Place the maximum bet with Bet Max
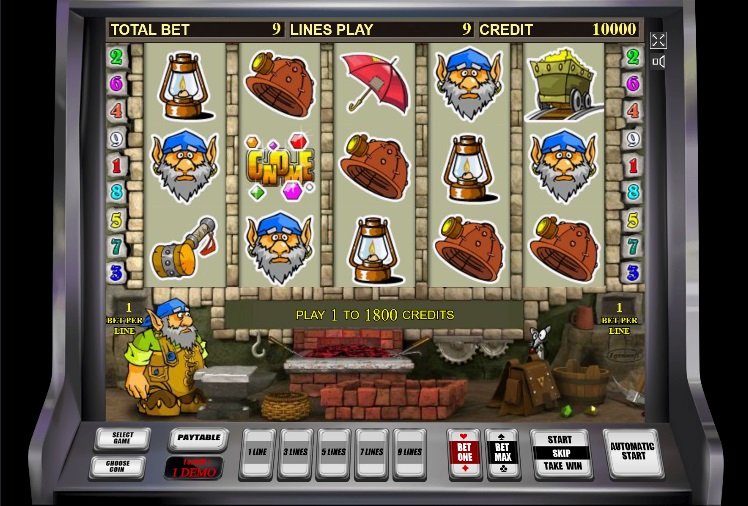748x506 pixels. [502, 453]
